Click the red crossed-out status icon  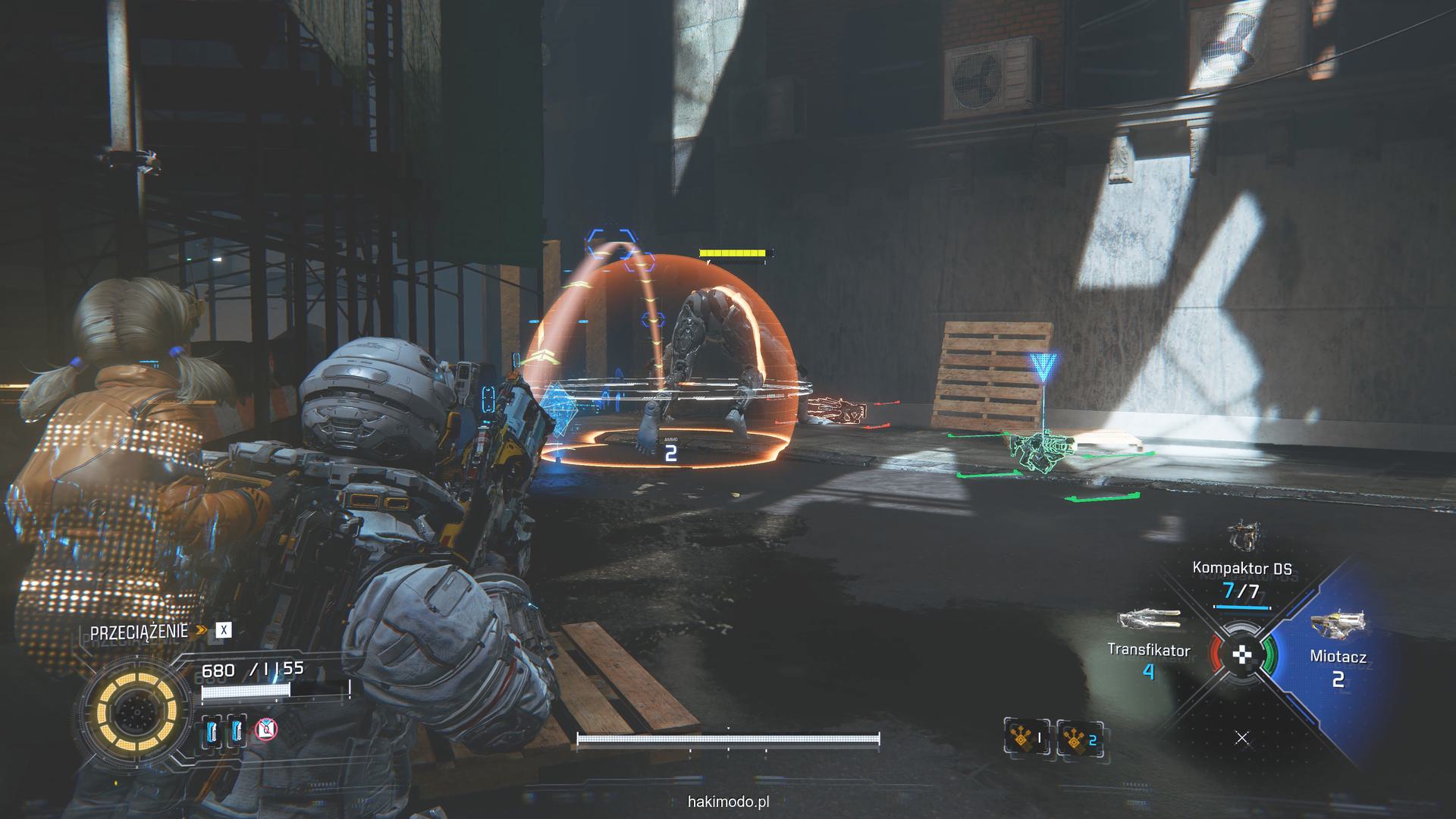coord(266,730)
